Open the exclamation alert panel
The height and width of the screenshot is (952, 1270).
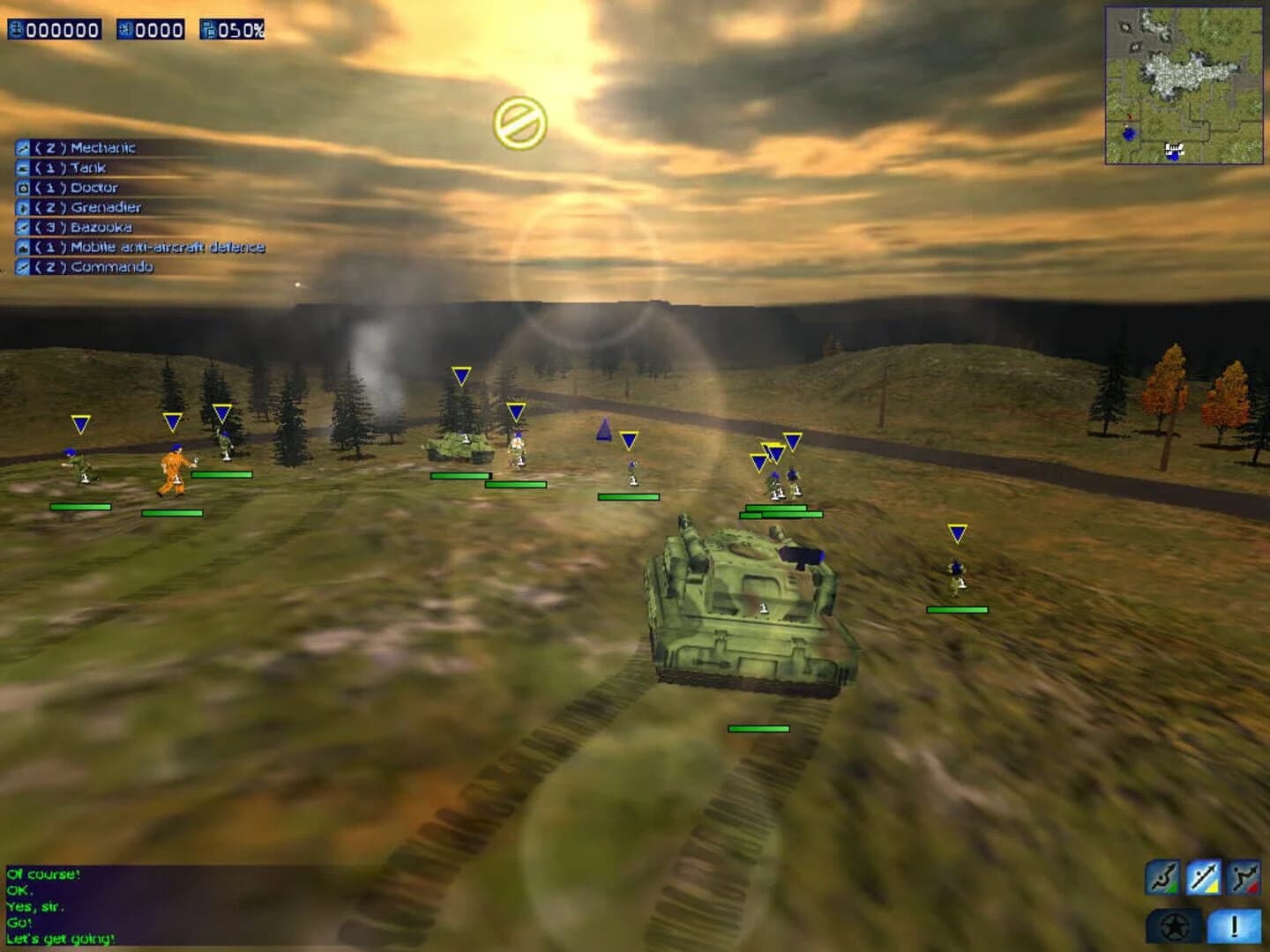(1232, 926)
